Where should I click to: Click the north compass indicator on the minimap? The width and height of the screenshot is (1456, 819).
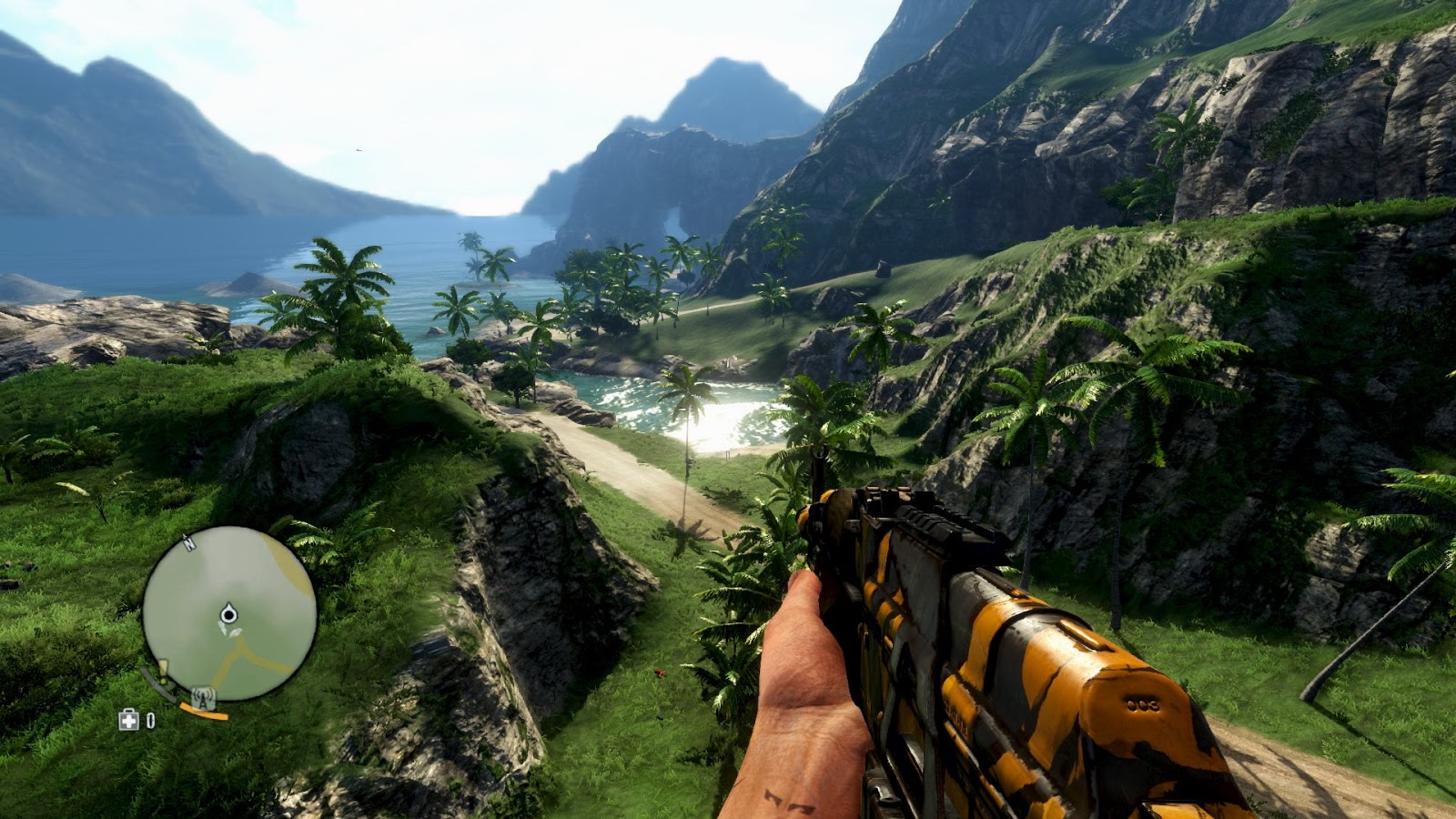[188, 544]
